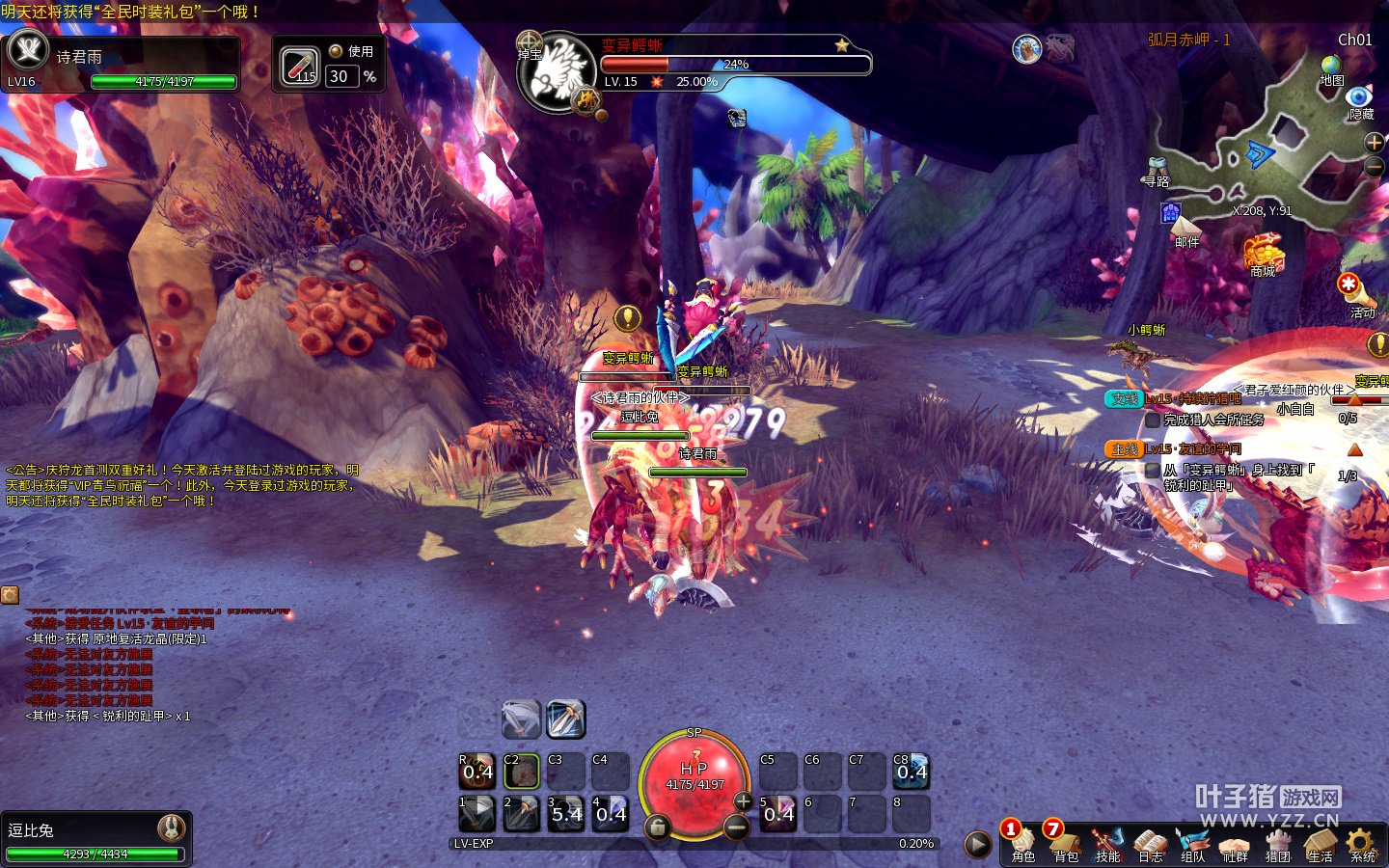
Task: Open the 日志 quest journal
Action: click(1150, 843)
